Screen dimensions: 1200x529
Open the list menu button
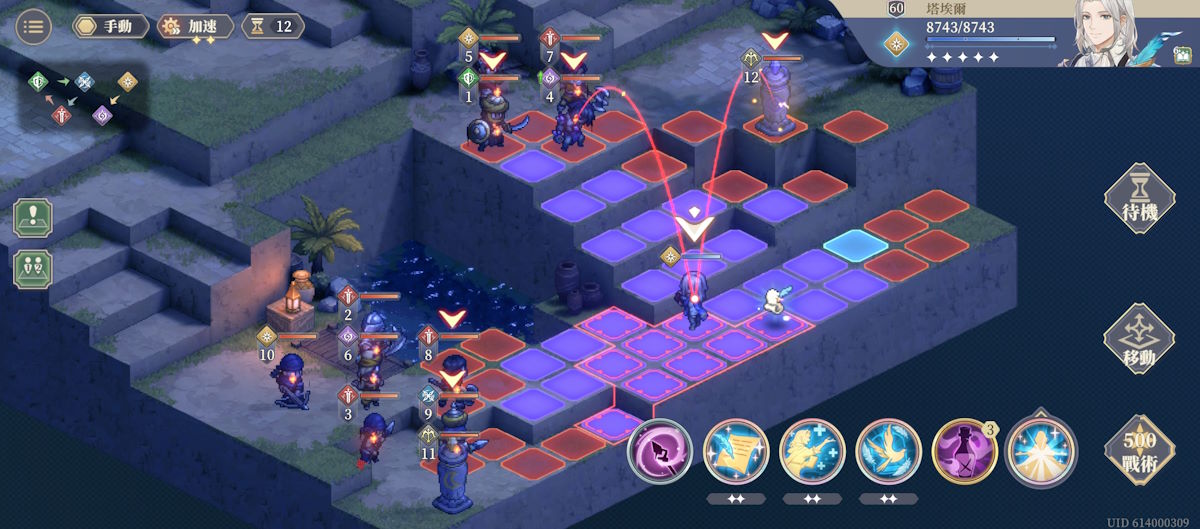click(x=35, y=26)
